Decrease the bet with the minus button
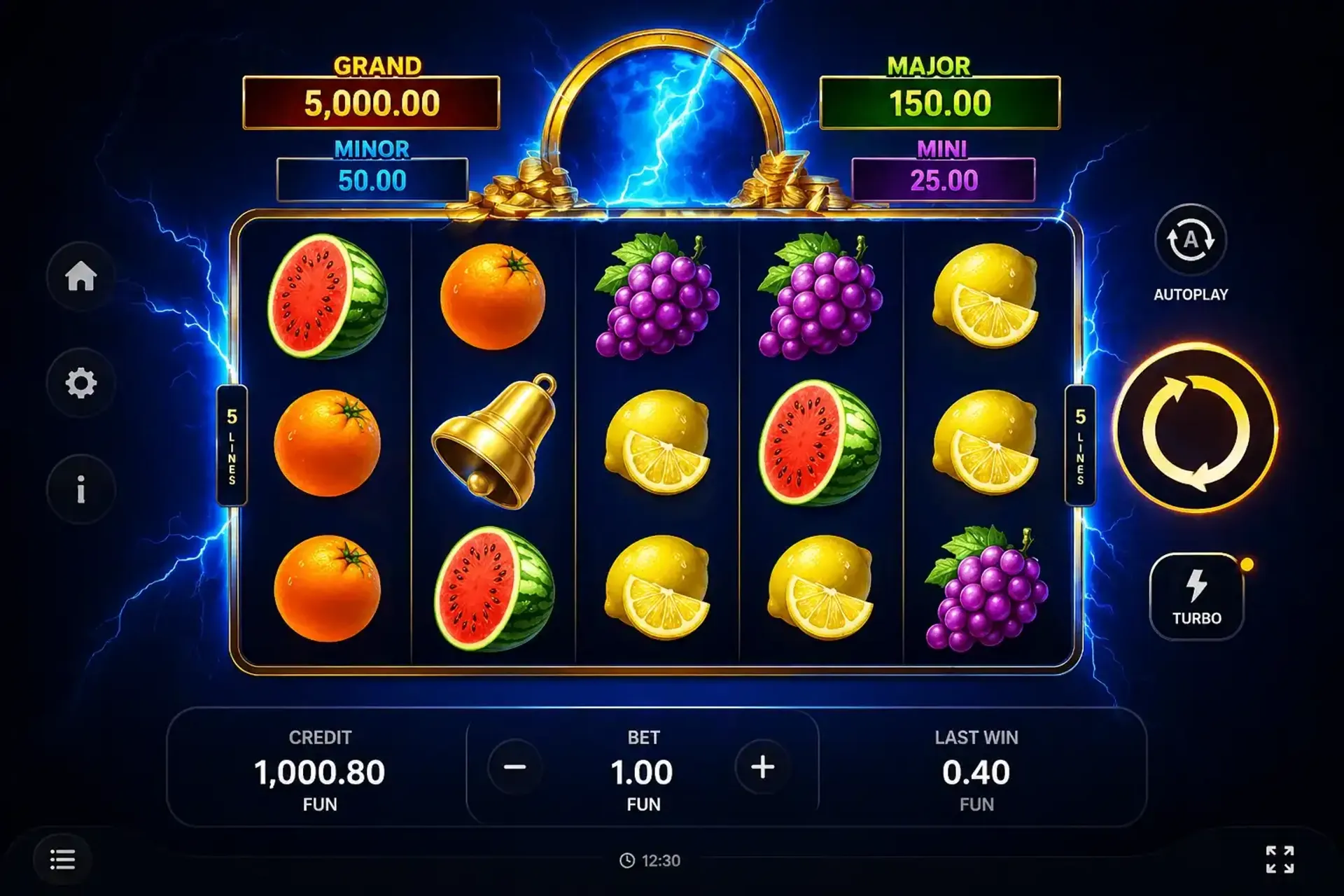The width and height of the screenshot is (1344, 896). tap(514, 767)
